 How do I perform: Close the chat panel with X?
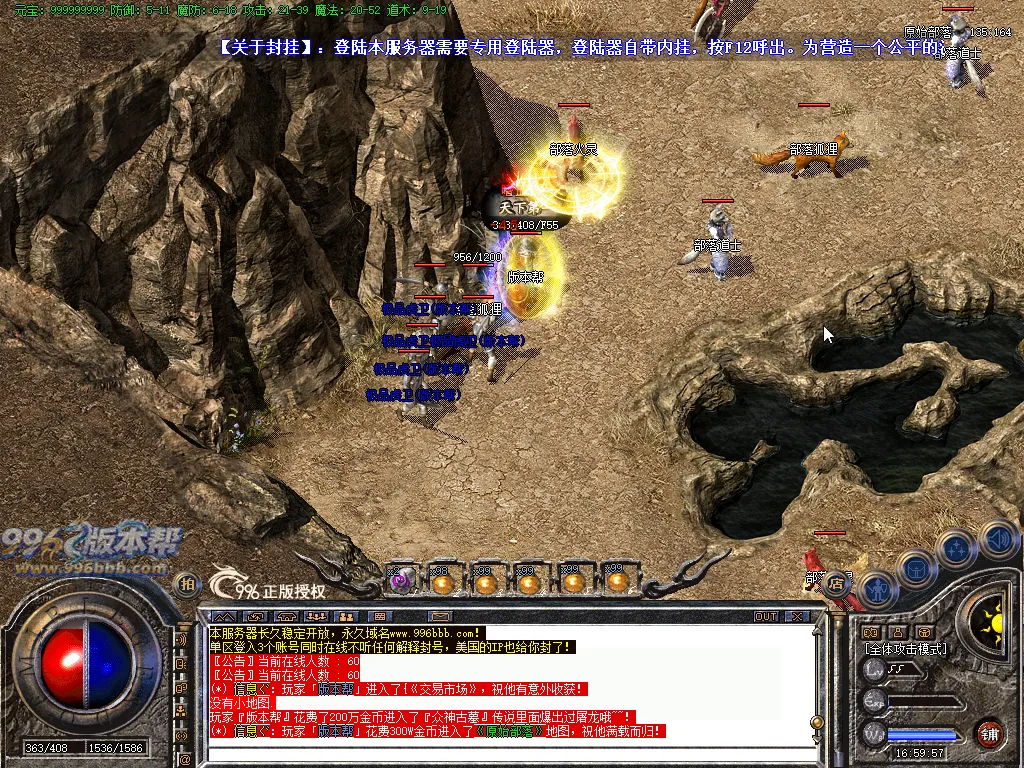tap(798, 616)
